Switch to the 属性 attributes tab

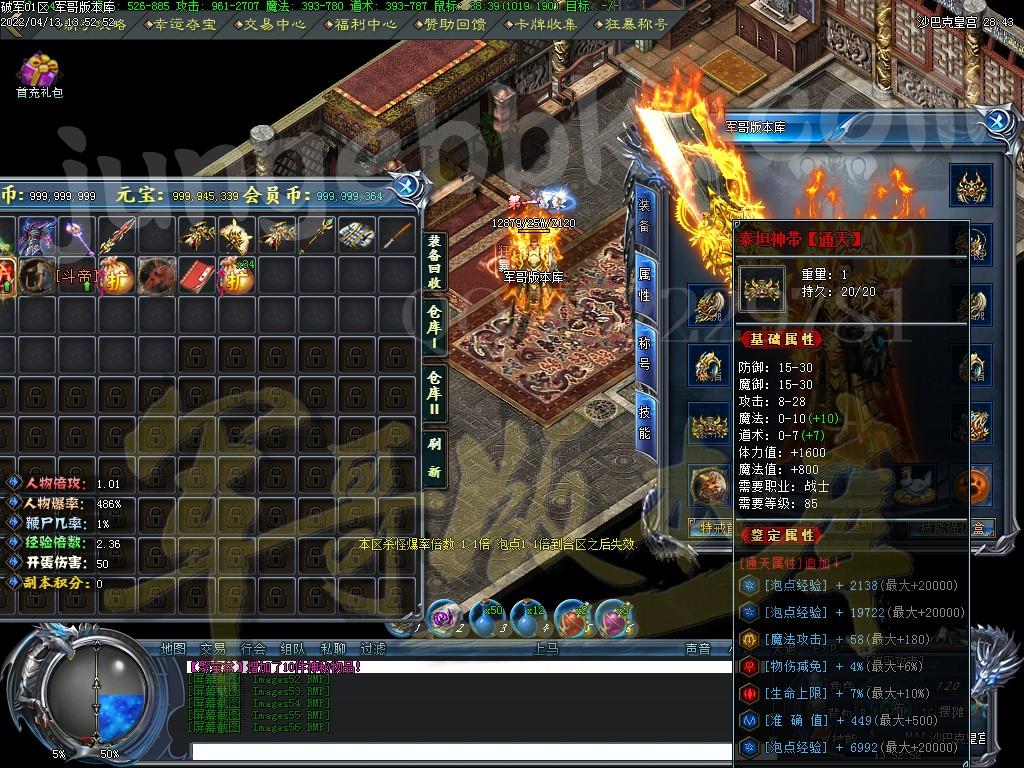645,283
